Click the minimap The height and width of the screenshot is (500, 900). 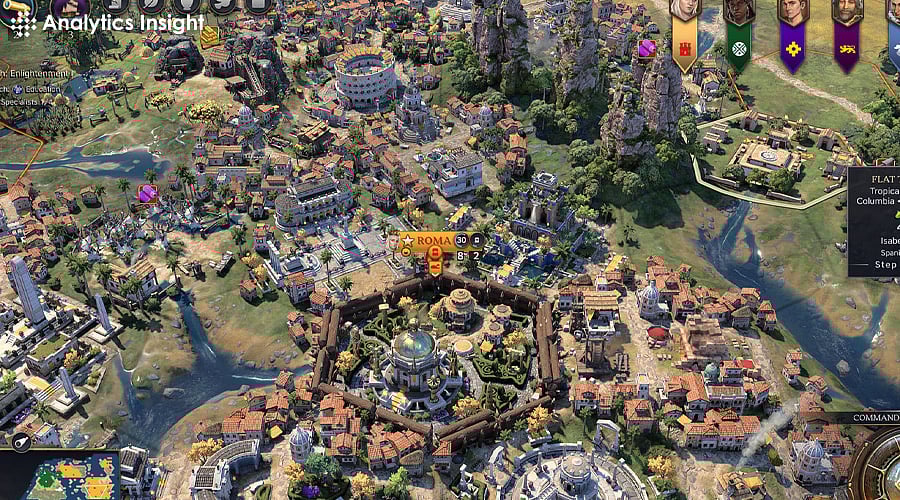tap(60, 477)
